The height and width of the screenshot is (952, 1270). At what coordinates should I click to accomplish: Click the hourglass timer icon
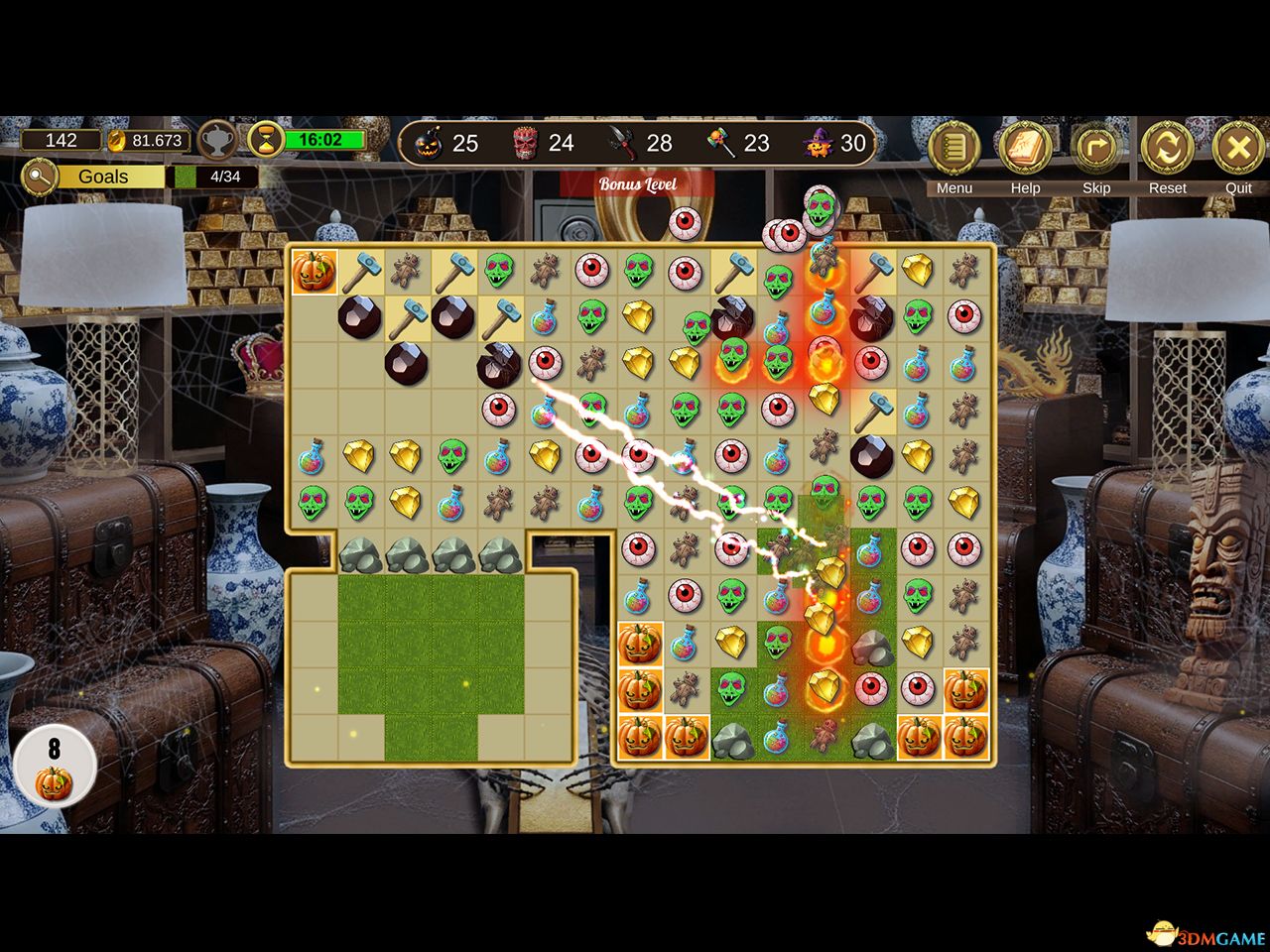click(x=265, y=140)
